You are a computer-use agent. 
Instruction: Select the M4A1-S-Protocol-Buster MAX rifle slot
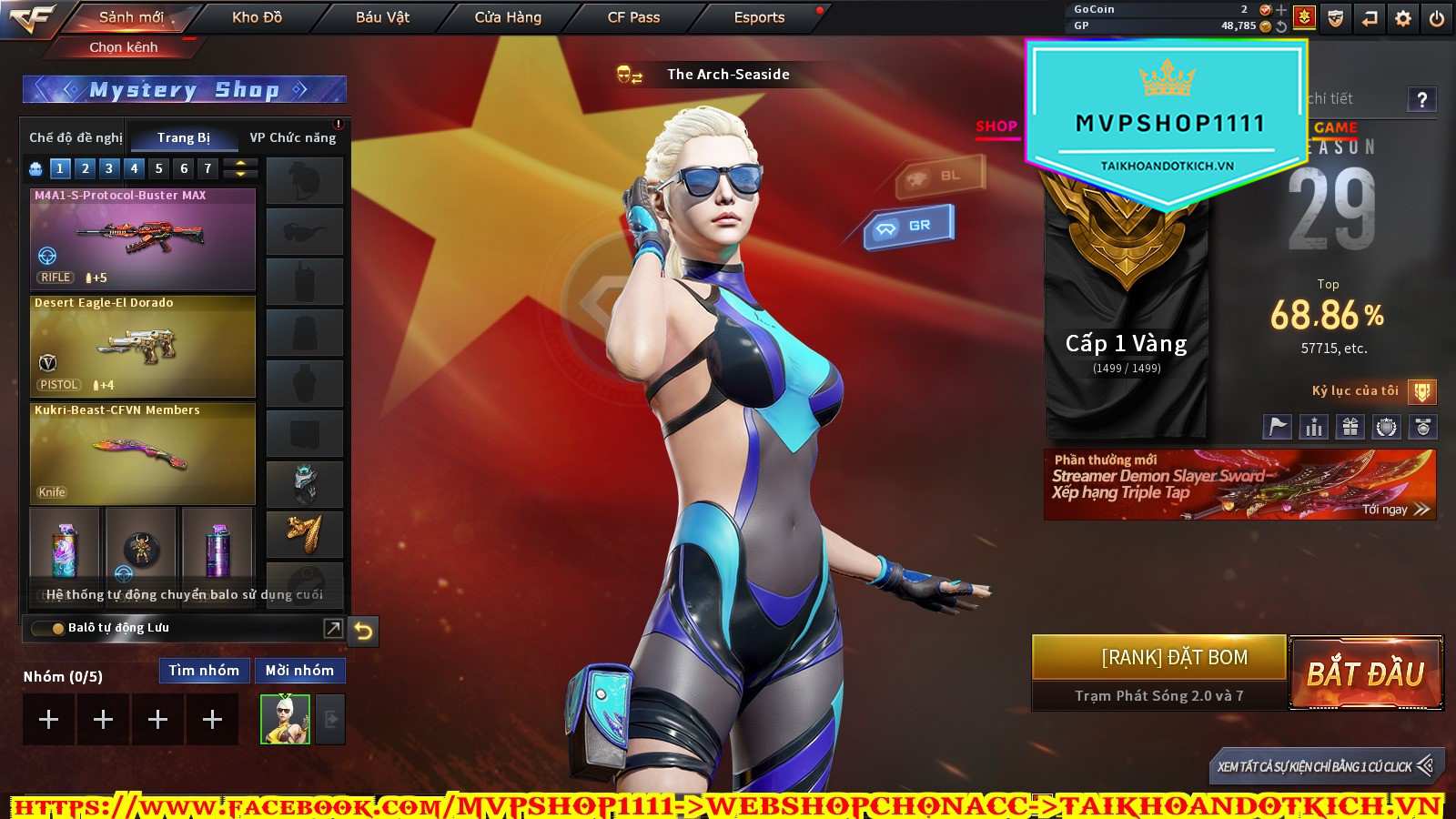point(143,238)
